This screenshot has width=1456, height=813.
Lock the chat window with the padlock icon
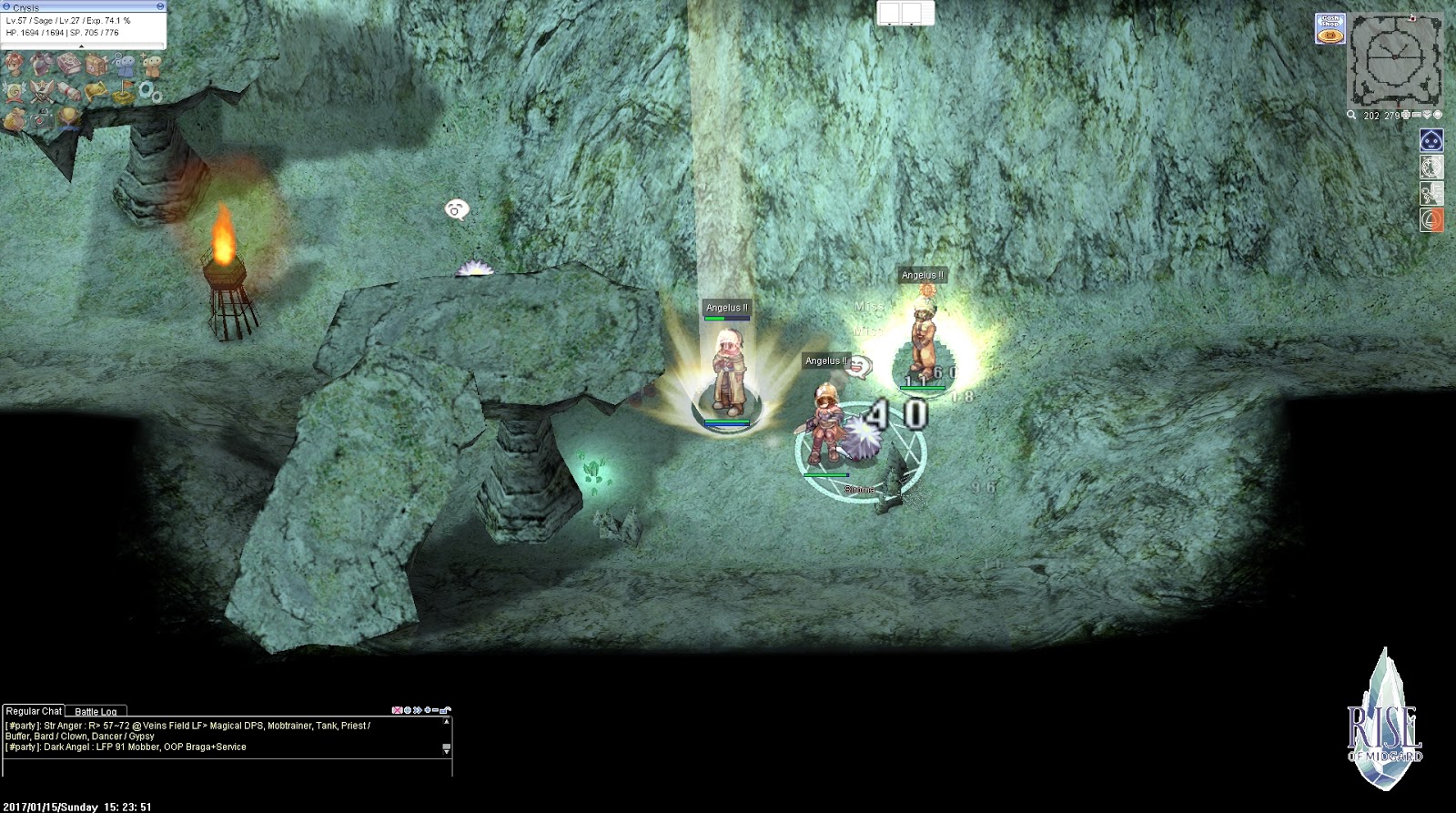[444, 710]
